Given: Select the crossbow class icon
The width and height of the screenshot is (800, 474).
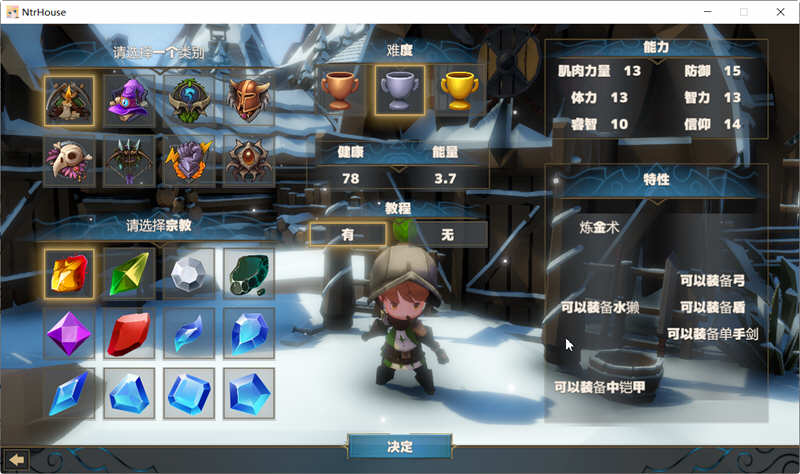Looking at the screenshot, I should [x=129, y=160].
